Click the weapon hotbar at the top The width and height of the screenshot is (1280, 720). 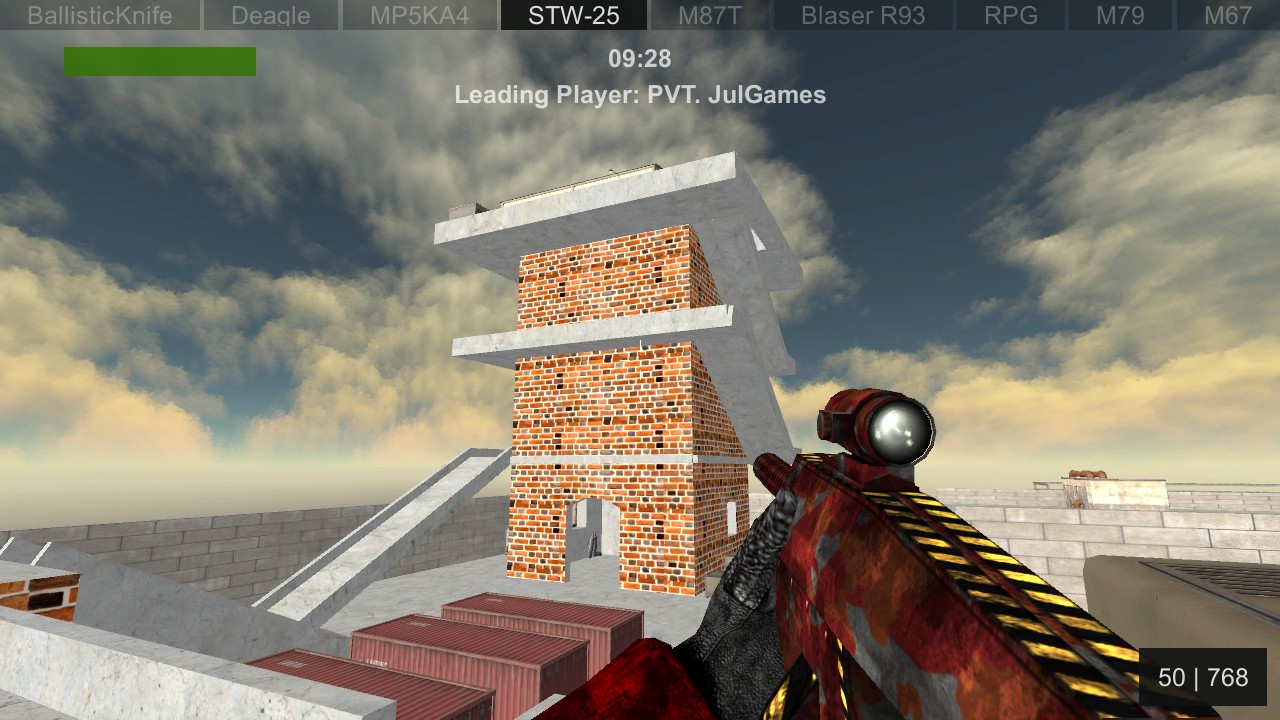click(640, 14)
